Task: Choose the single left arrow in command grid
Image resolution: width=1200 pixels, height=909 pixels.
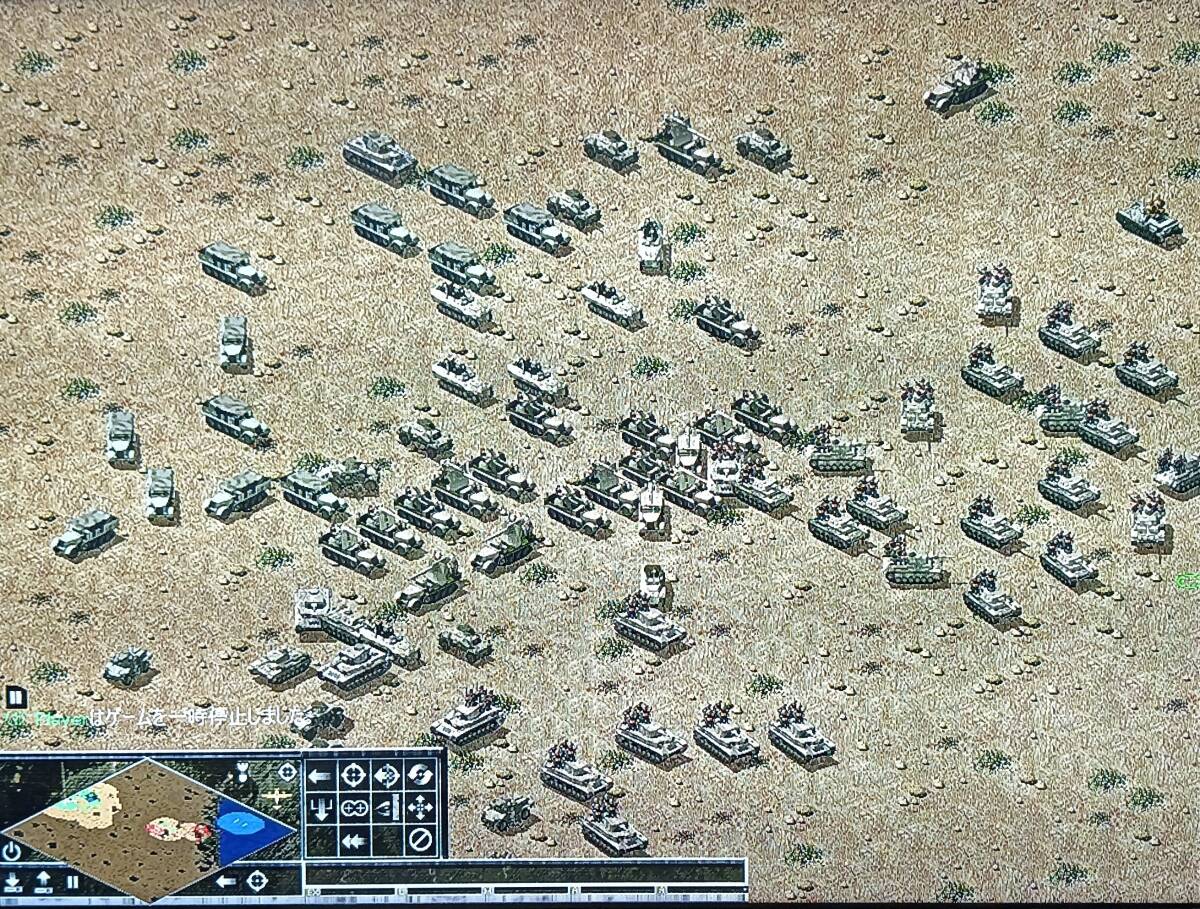Action: pos(320,775)
